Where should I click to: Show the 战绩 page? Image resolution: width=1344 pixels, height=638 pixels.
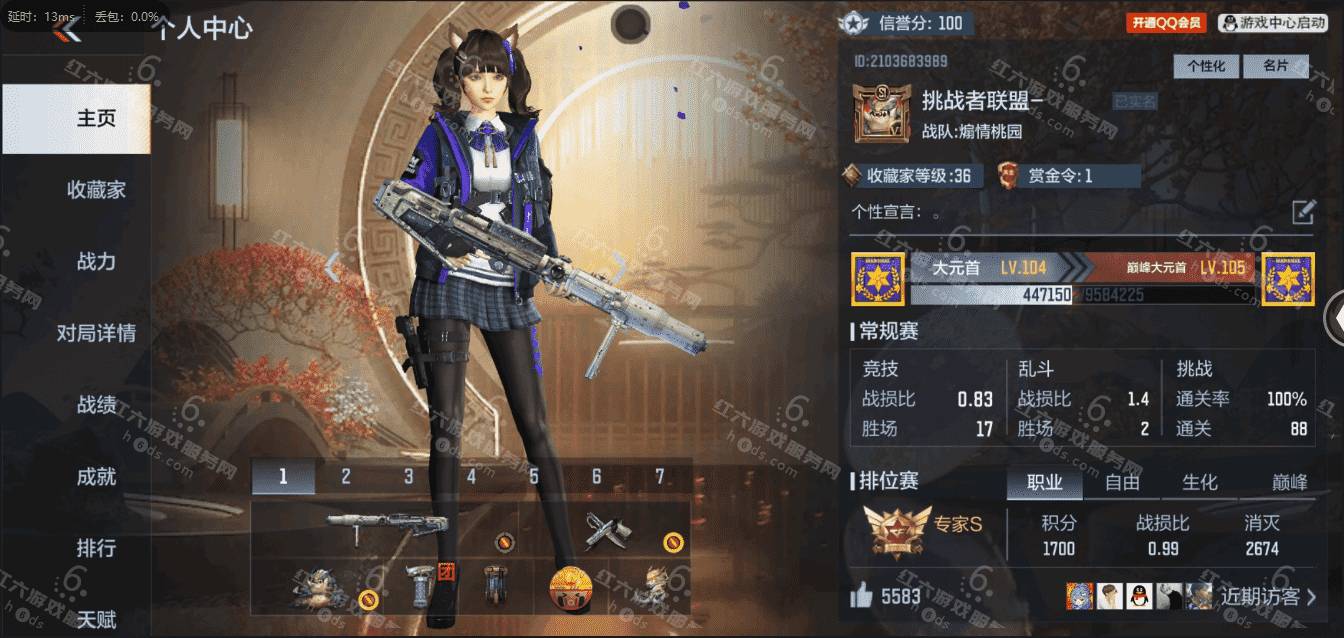pyautogui.click(x=96, y=405)
